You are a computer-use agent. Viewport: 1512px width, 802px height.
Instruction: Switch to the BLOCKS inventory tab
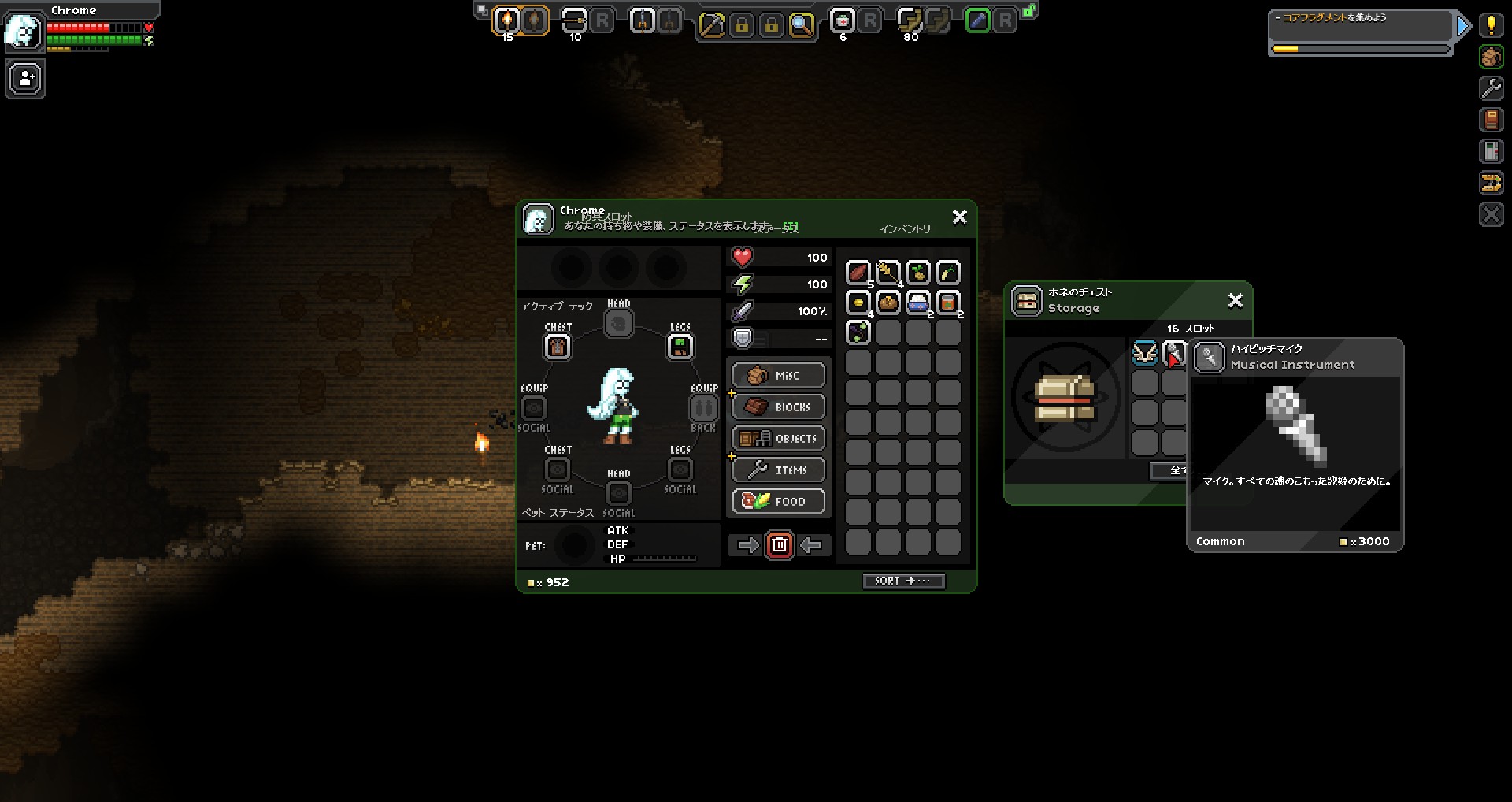point(778,407)
